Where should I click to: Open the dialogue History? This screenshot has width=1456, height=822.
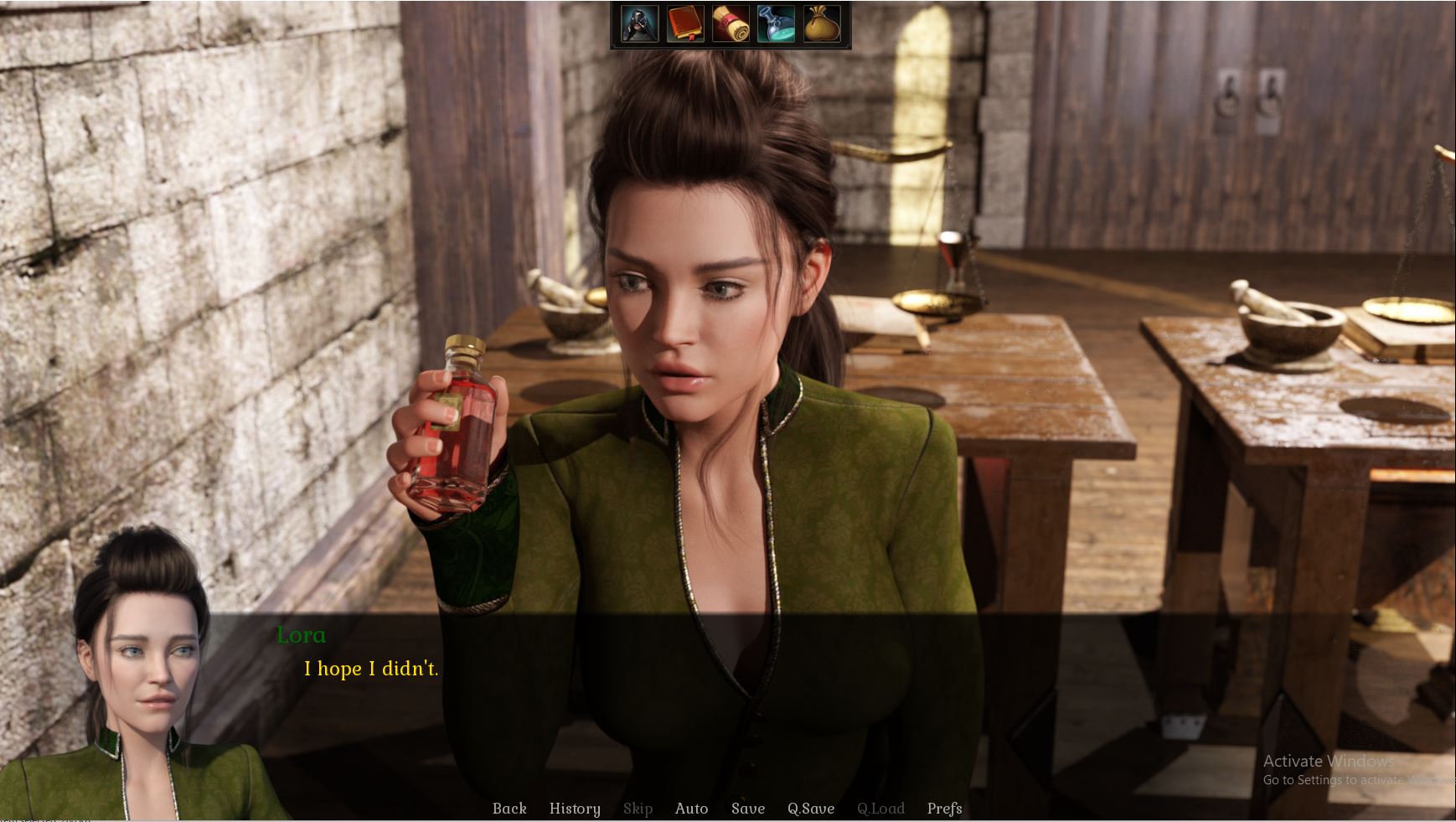point(575,809)
